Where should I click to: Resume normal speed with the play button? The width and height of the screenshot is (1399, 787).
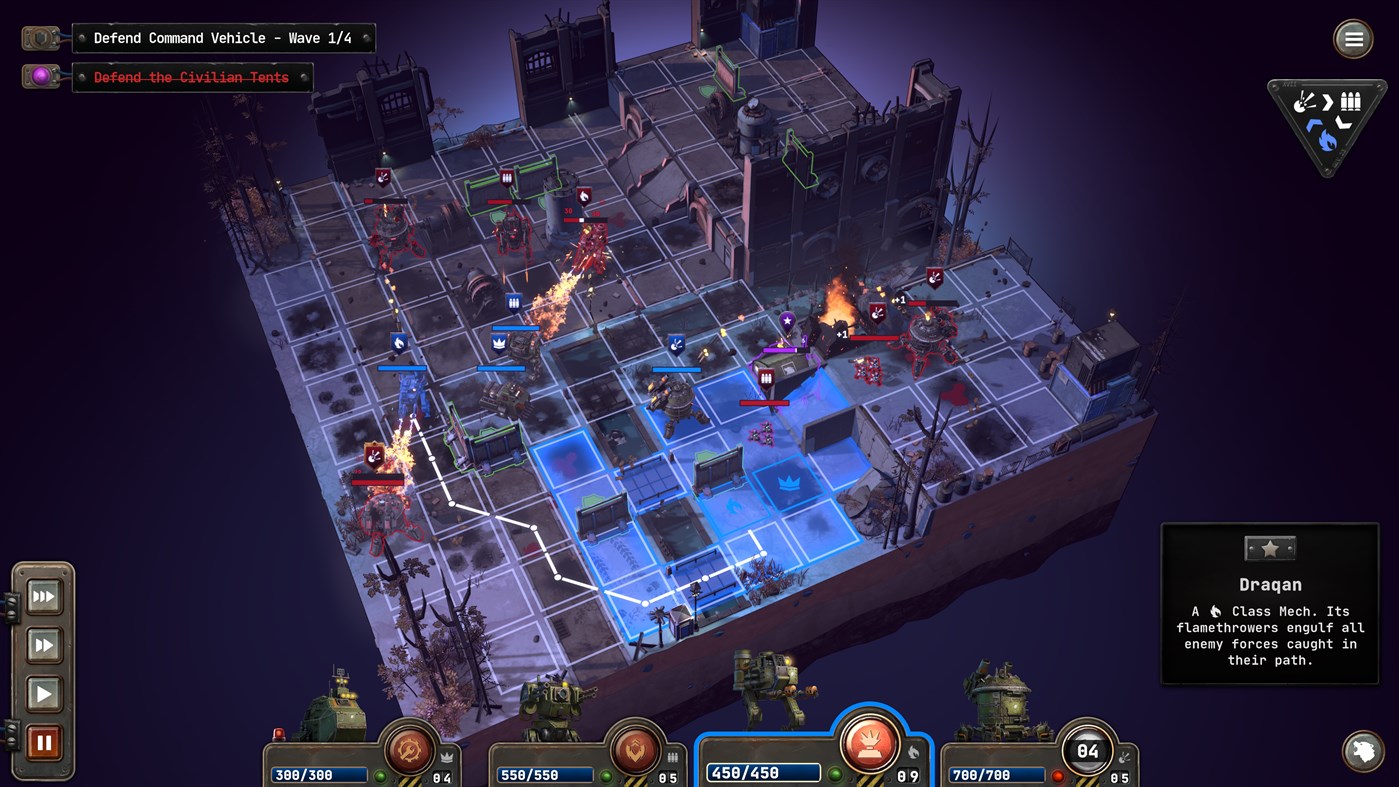point(44,693)
